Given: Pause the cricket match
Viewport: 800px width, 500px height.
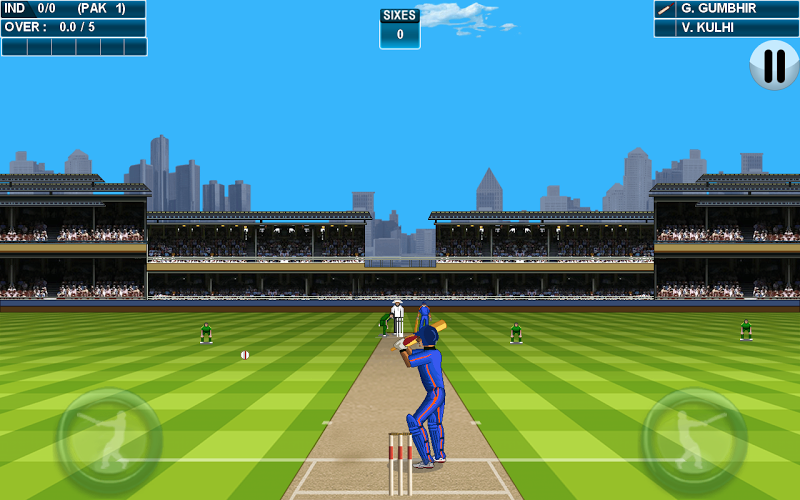Looking at the screenshot, I should click(x=773, y=65).
